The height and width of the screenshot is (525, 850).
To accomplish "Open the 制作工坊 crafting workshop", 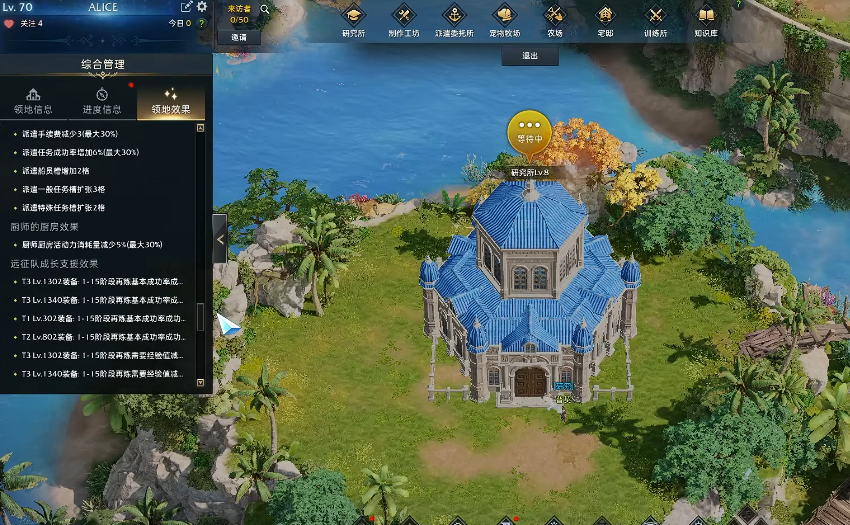I will (403, 20).
